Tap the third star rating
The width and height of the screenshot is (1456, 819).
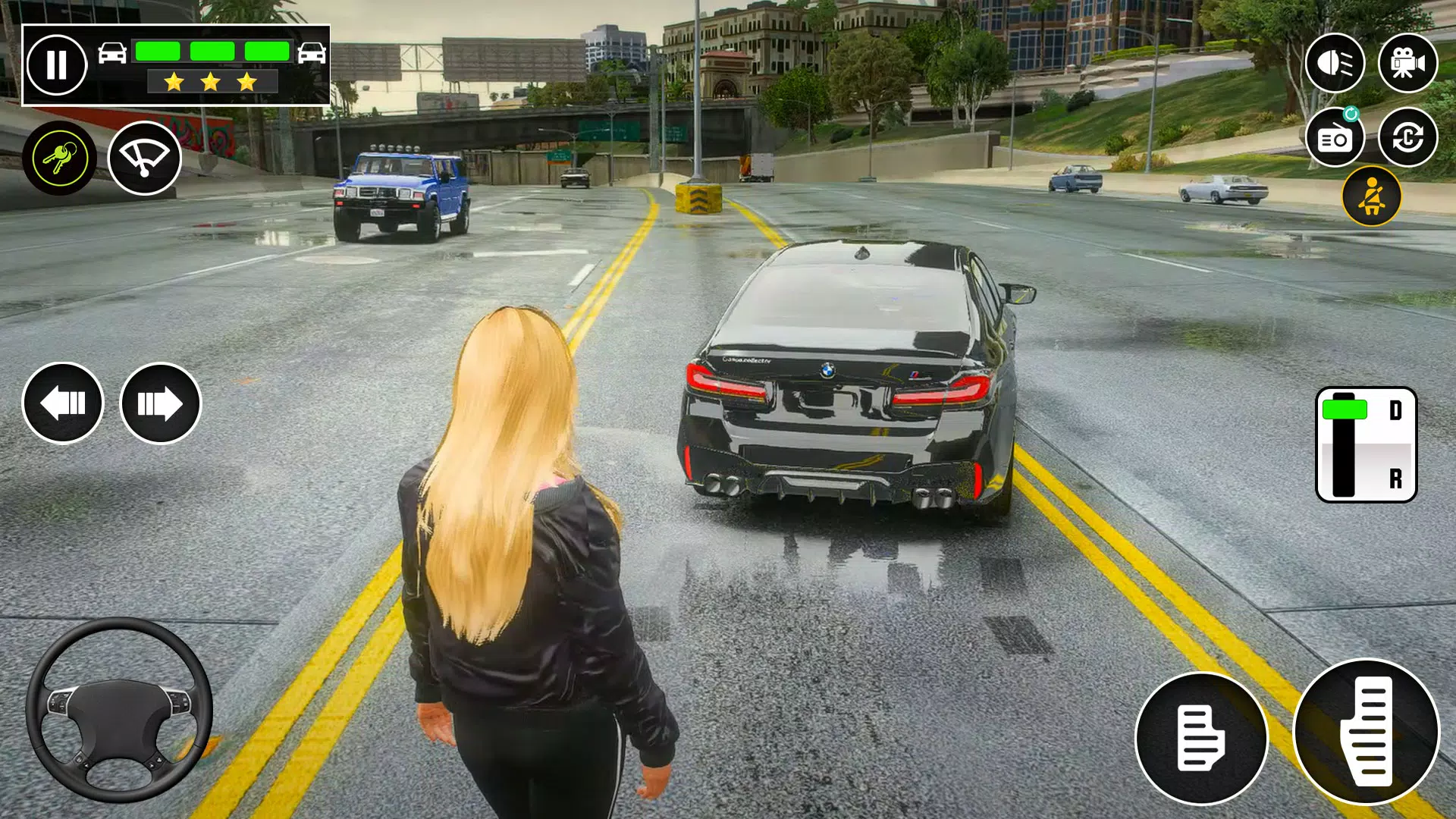pyautogui.click(x=245, y=80)
